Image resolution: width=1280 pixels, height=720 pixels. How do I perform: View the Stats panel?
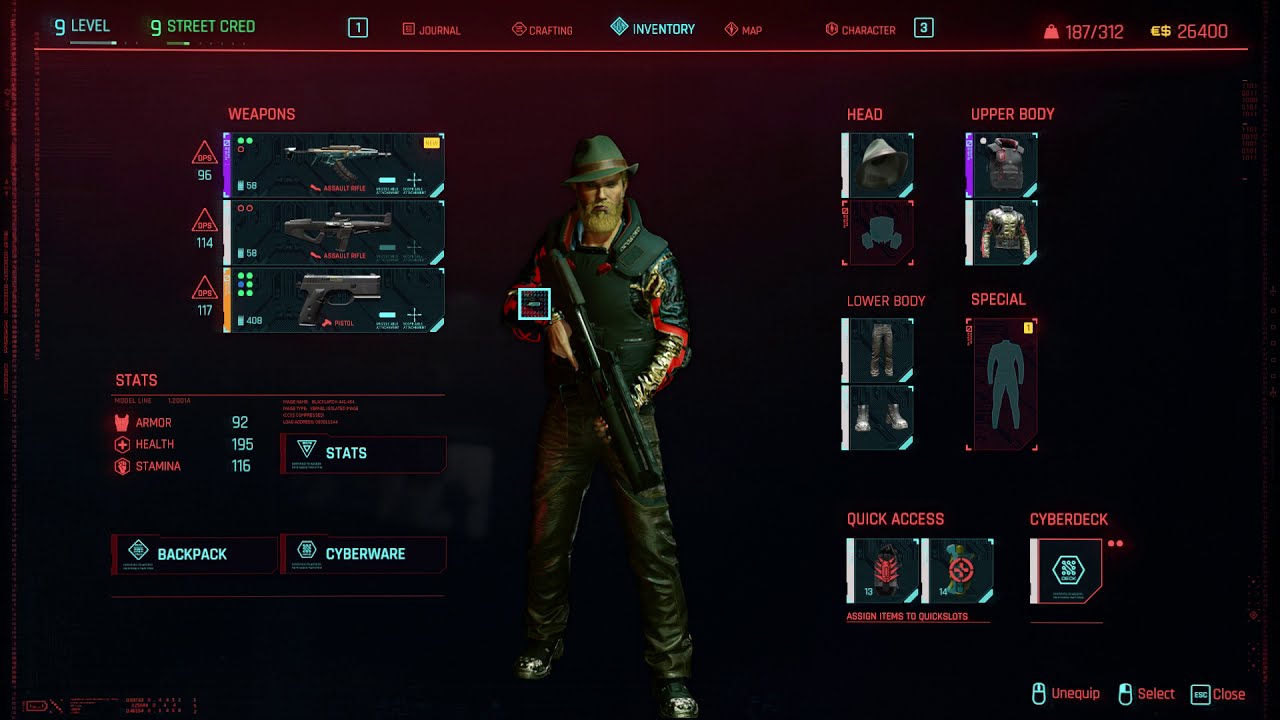click(x=362, y=453)
